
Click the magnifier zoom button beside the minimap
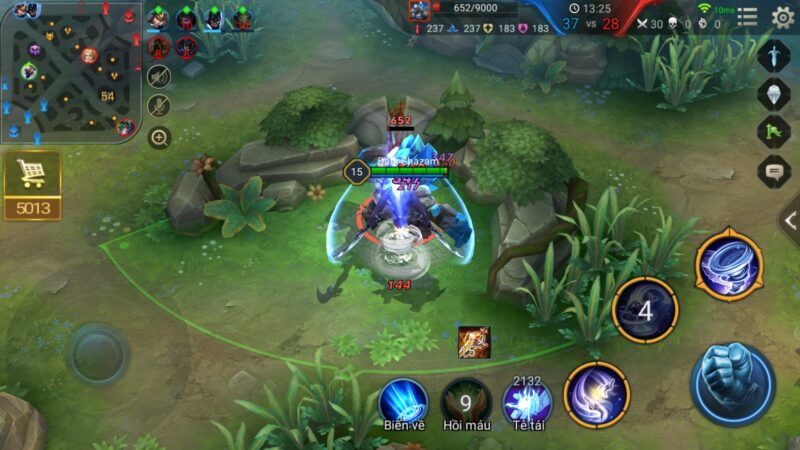[159, 137]
